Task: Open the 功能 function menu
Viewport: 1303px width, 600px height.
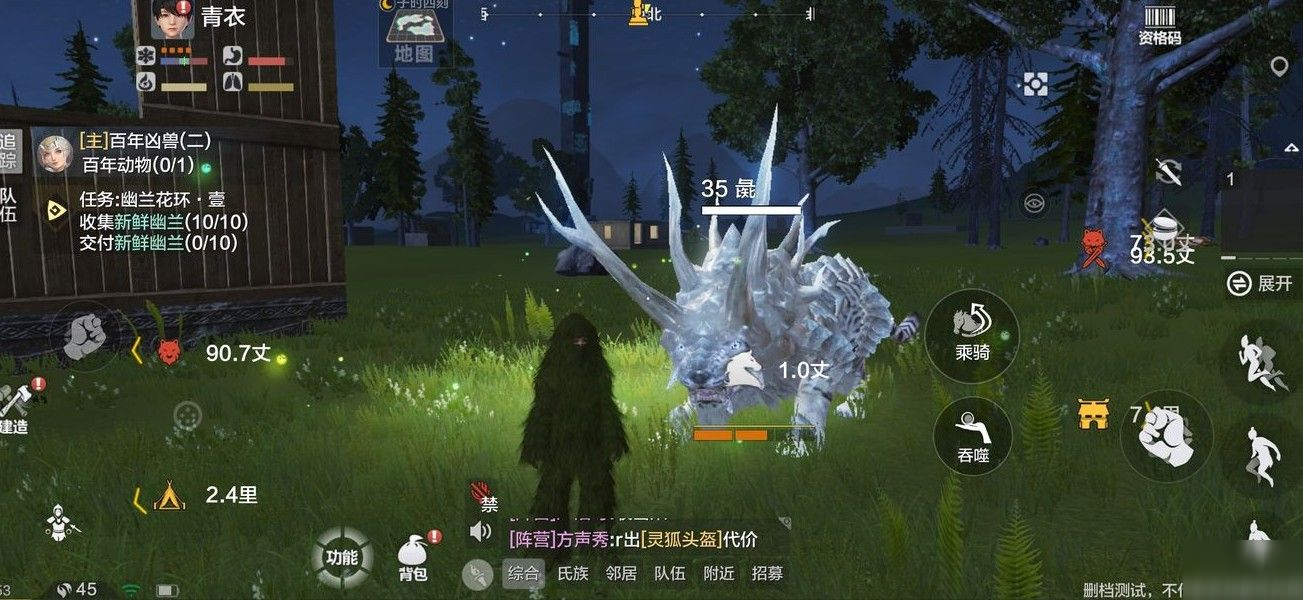Action: [x=342, y=557]
